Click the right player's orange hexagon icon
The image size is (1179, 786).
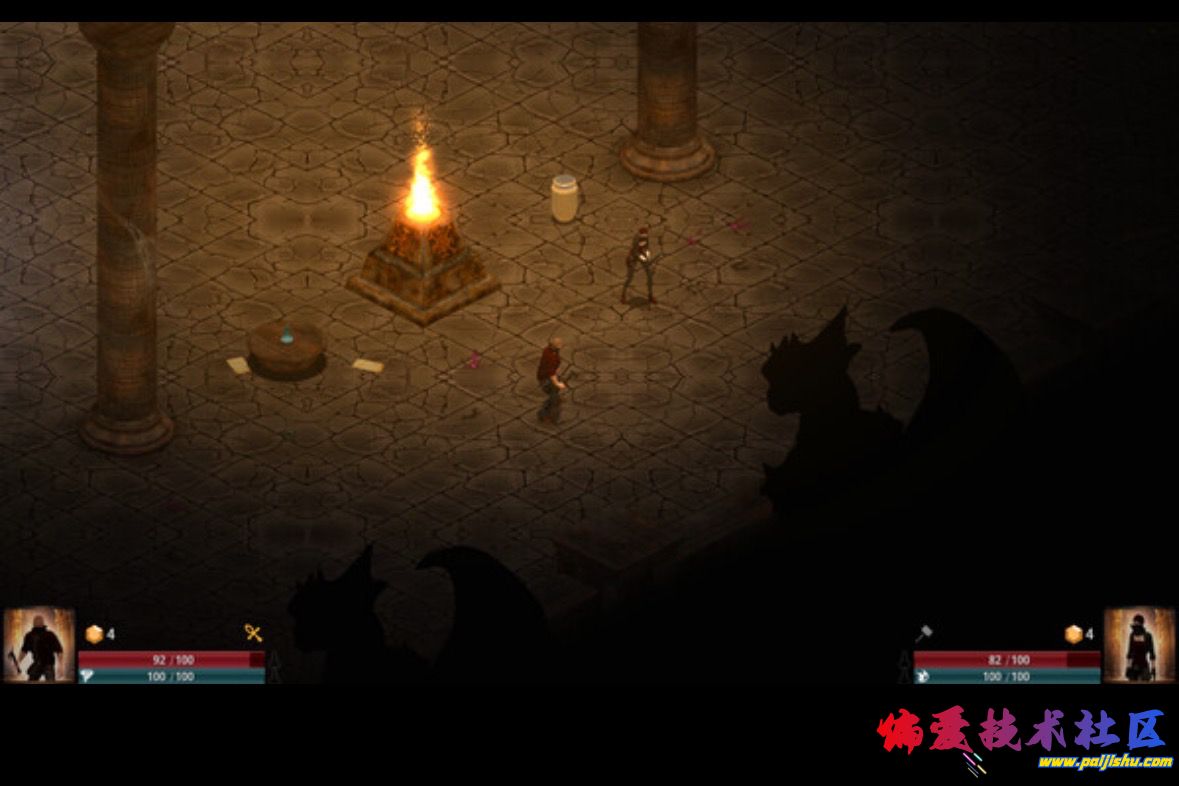pyautogui.click(x=1074, y=634)
